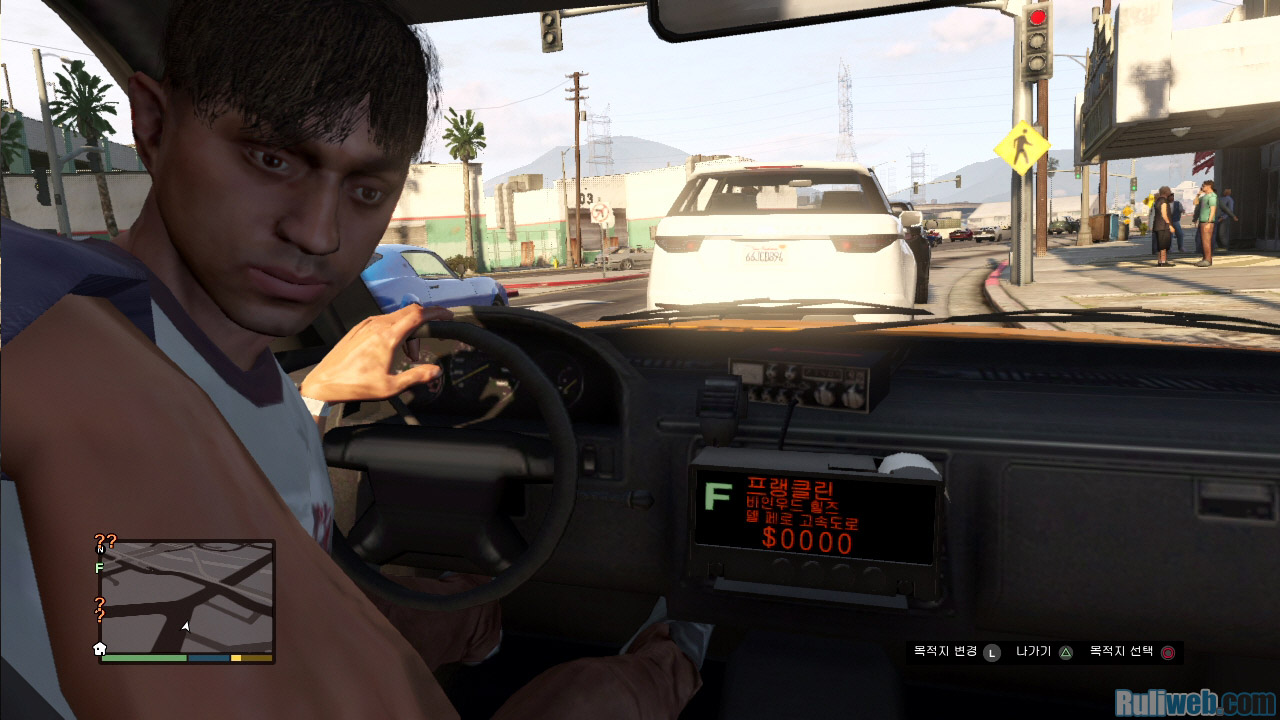Screen dimensions: 1280x720
Task: Click the white player arrow on the minimap
Action: (x=185, y=626)
